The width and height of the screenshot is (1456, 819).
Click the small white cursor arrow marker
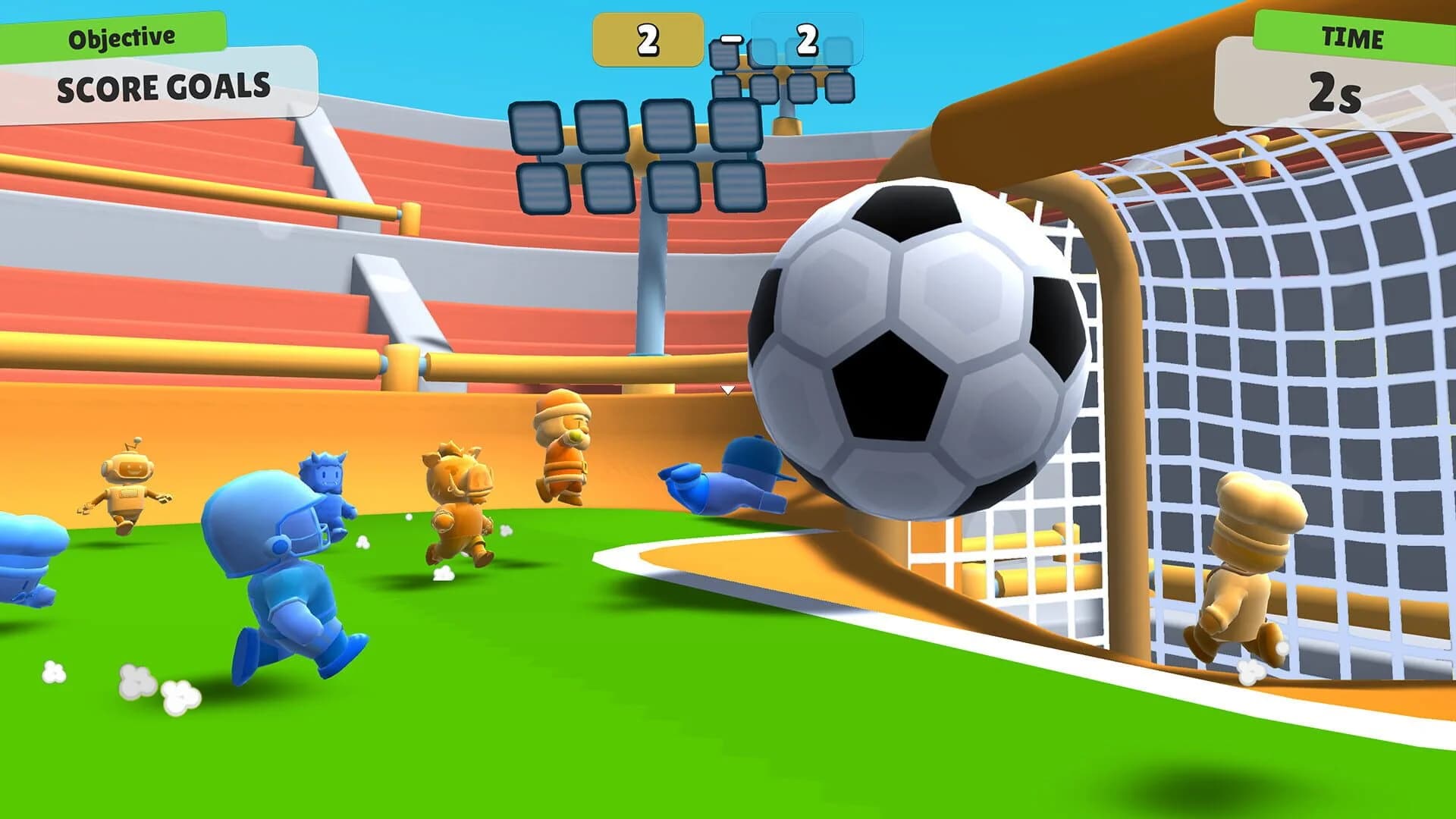[729, 389]
